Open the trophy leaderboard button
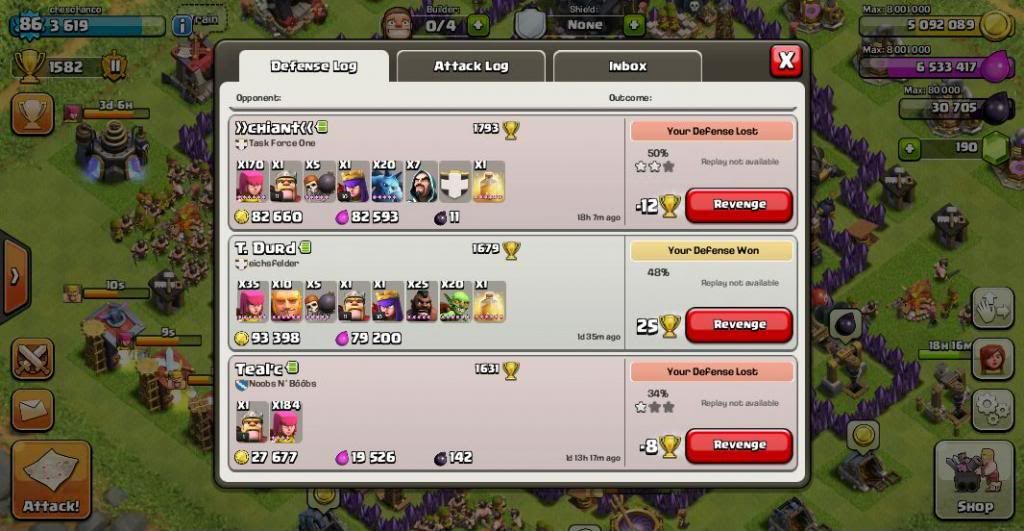 tap(32, 113)
